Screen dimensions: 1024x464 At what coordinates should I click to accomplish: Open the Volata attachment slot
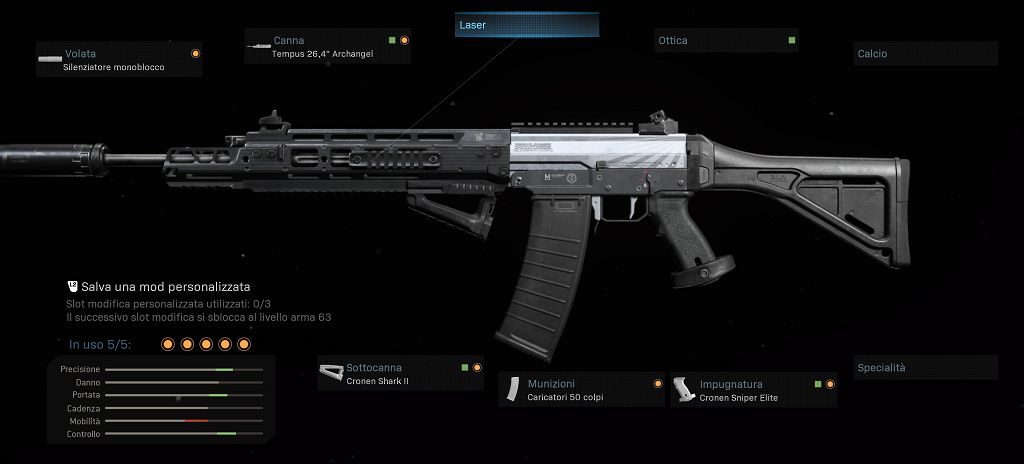(118, 60)
